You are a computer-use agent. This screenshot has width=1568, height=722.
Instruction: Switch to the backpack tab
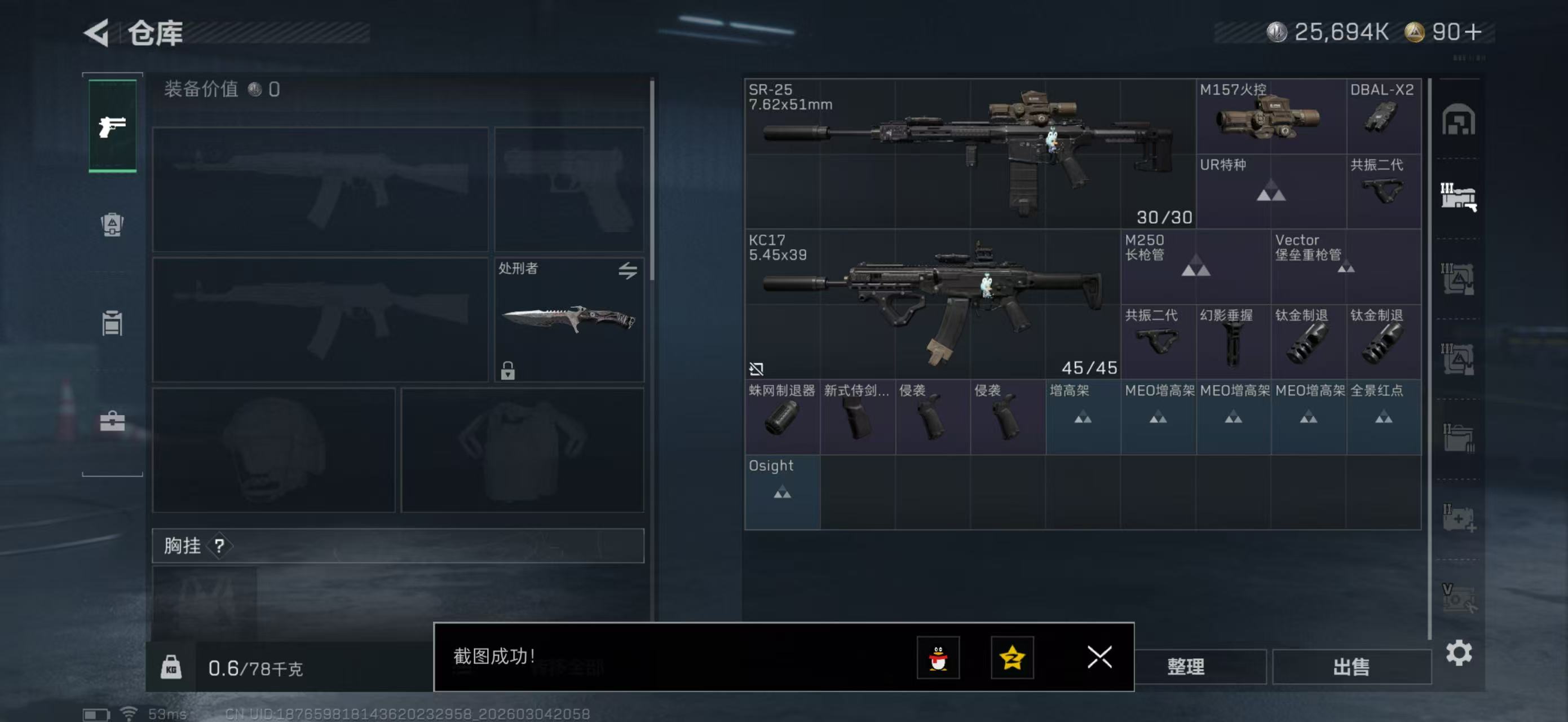tap(112, 224)
